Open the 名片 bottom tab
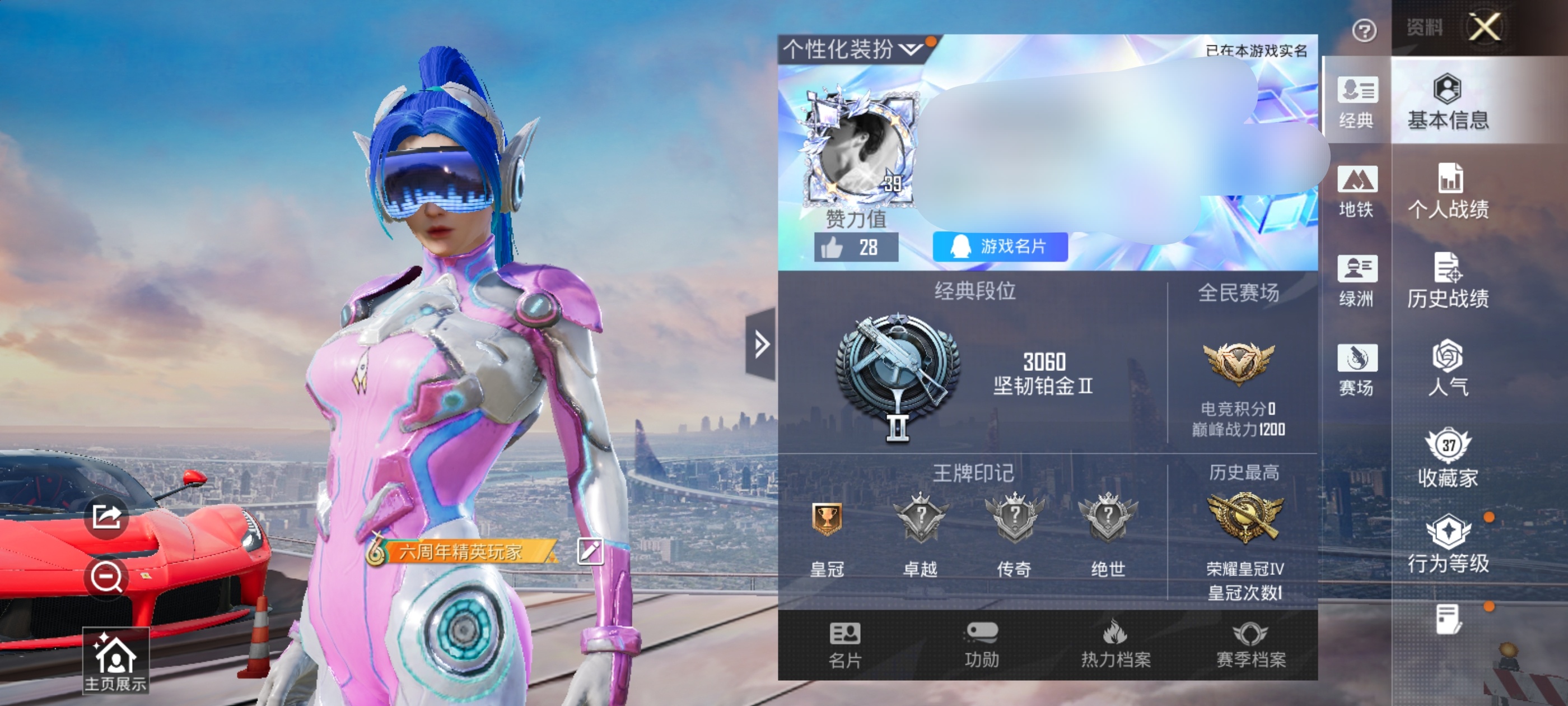1568x706 pixels. point(845,644)
